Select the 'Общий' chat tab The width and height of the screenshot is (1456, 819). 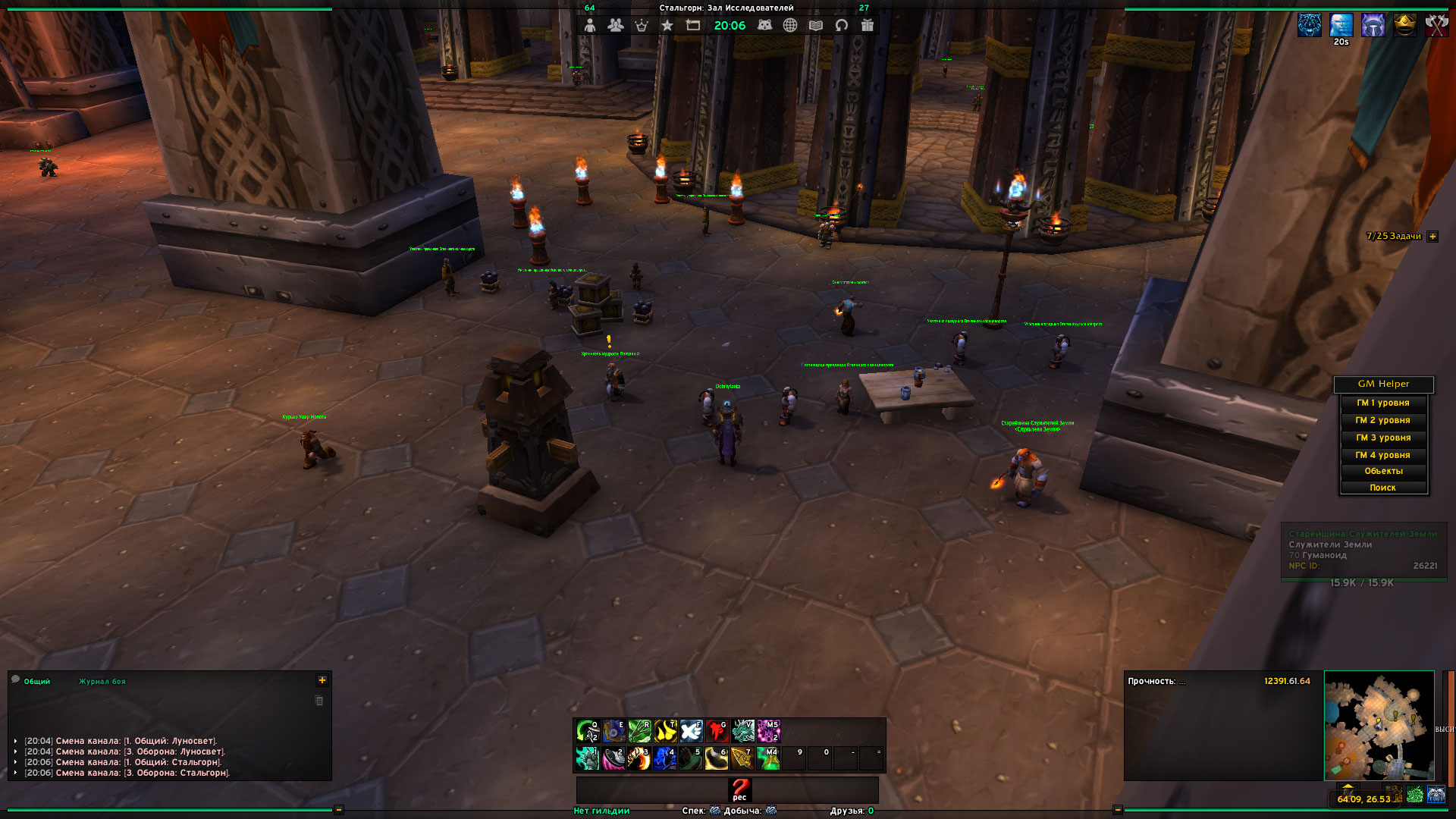(36, 682)
